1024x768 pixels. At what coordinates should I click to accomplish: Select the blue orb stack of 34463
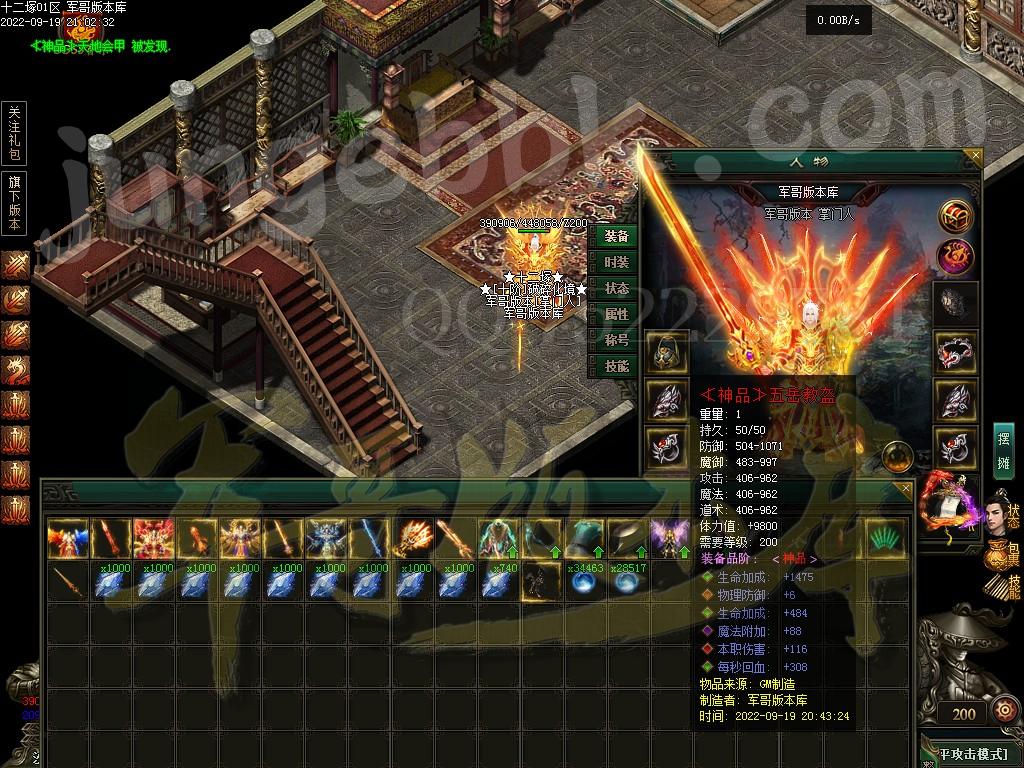(581, 581)
